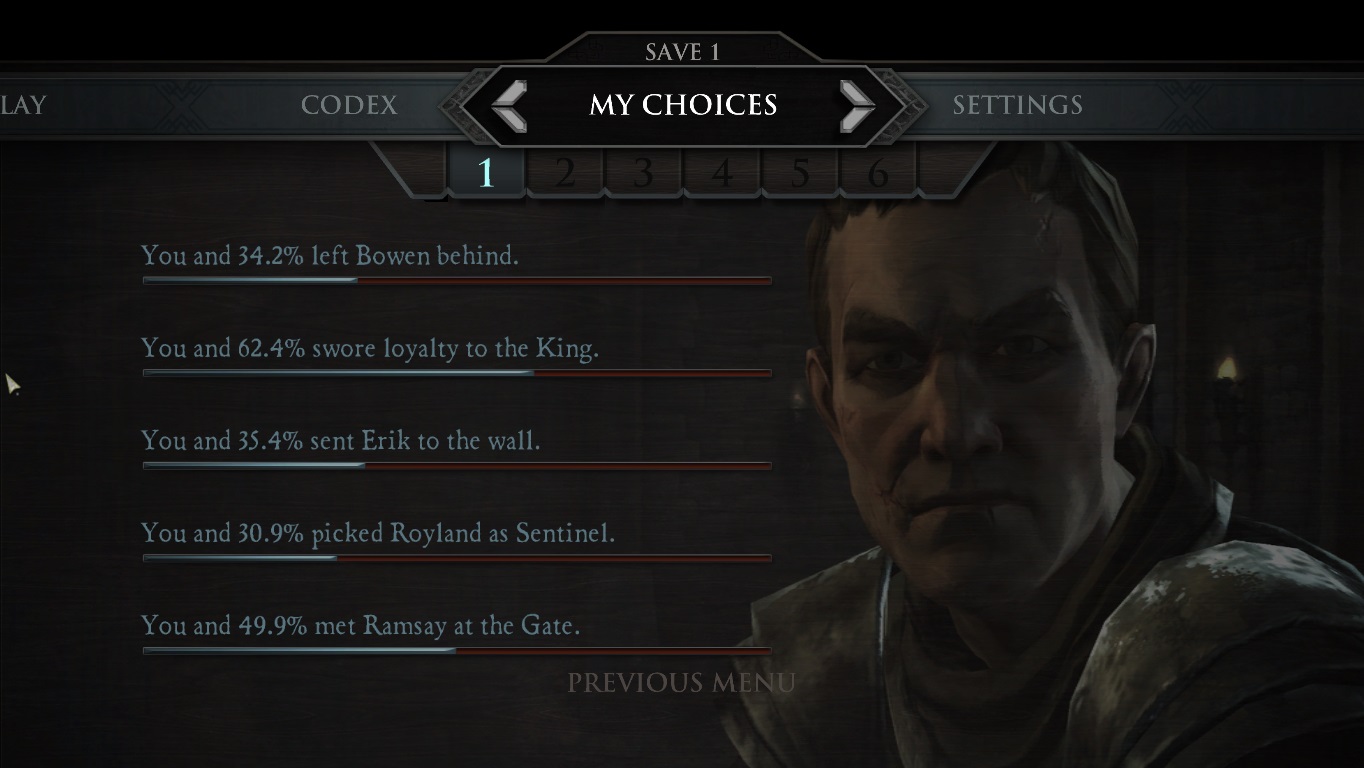Click the right arrow beside My Choices
The image size is (1364, 768).
click(x=856, y=106)
